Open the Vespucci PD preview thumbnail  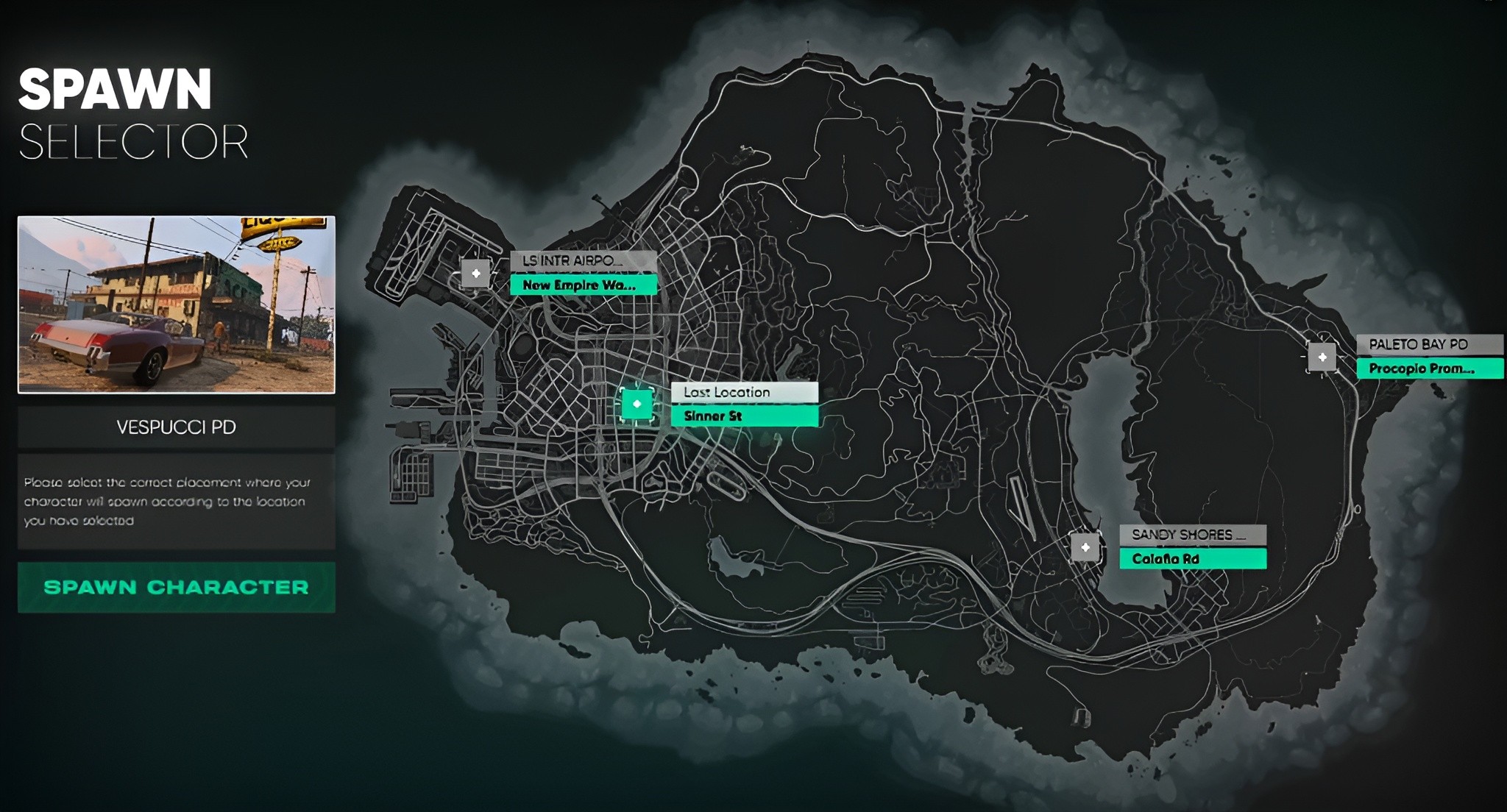[177, 304]
